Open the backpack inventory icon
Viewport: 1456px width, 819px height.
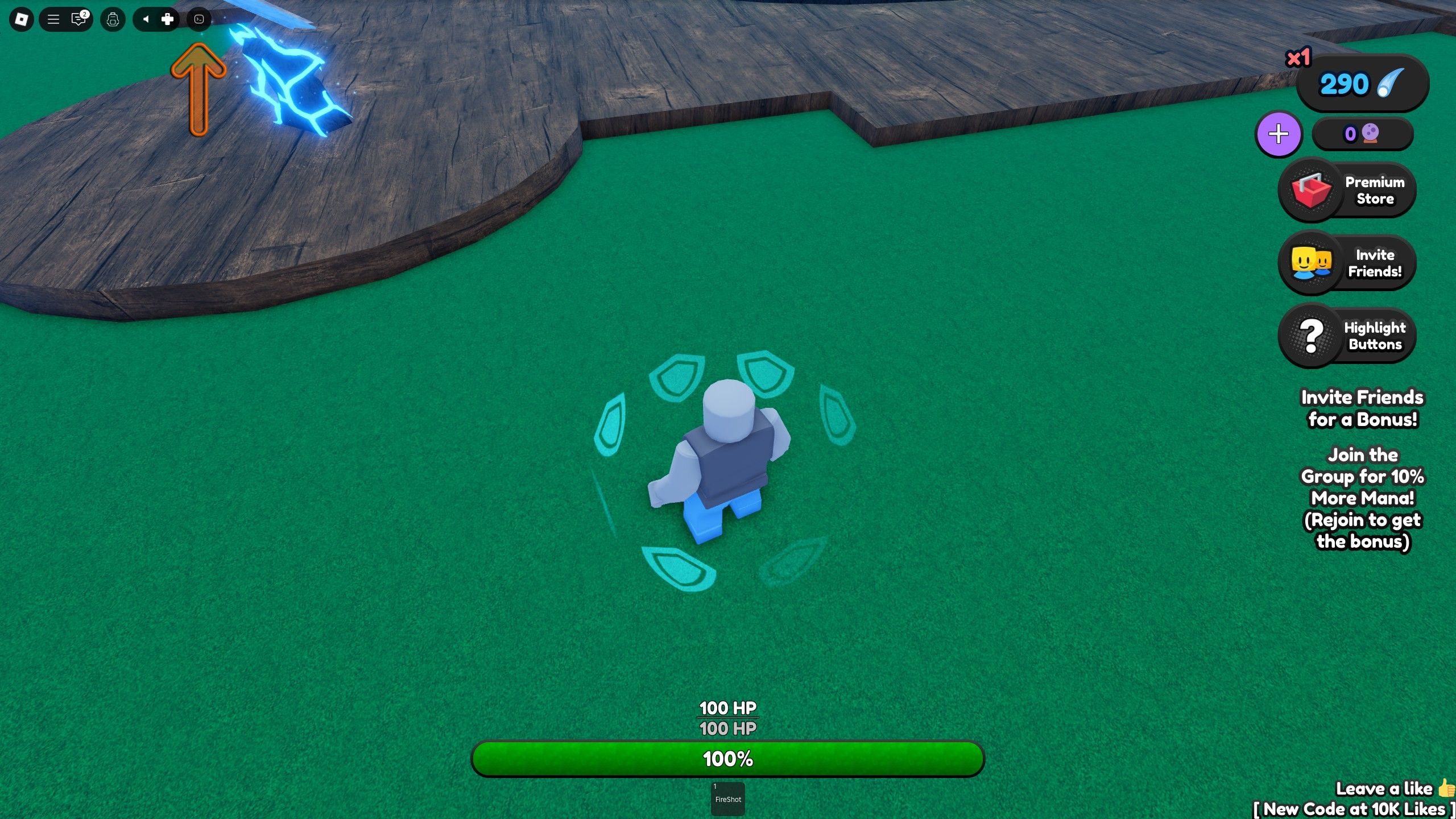click(112, 19)
